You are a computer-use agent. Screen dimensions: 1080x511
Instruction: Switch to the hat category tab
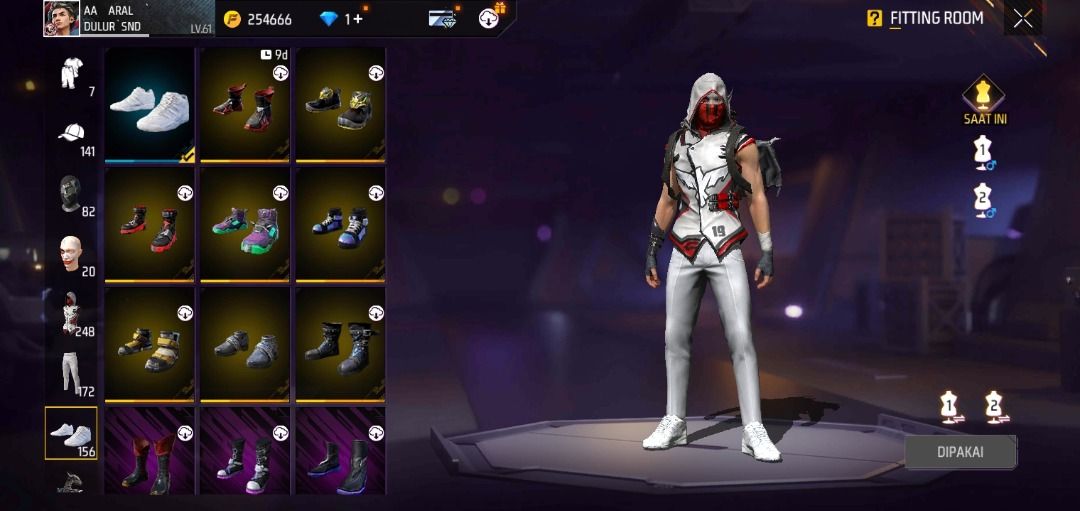[x=71, y=135]
